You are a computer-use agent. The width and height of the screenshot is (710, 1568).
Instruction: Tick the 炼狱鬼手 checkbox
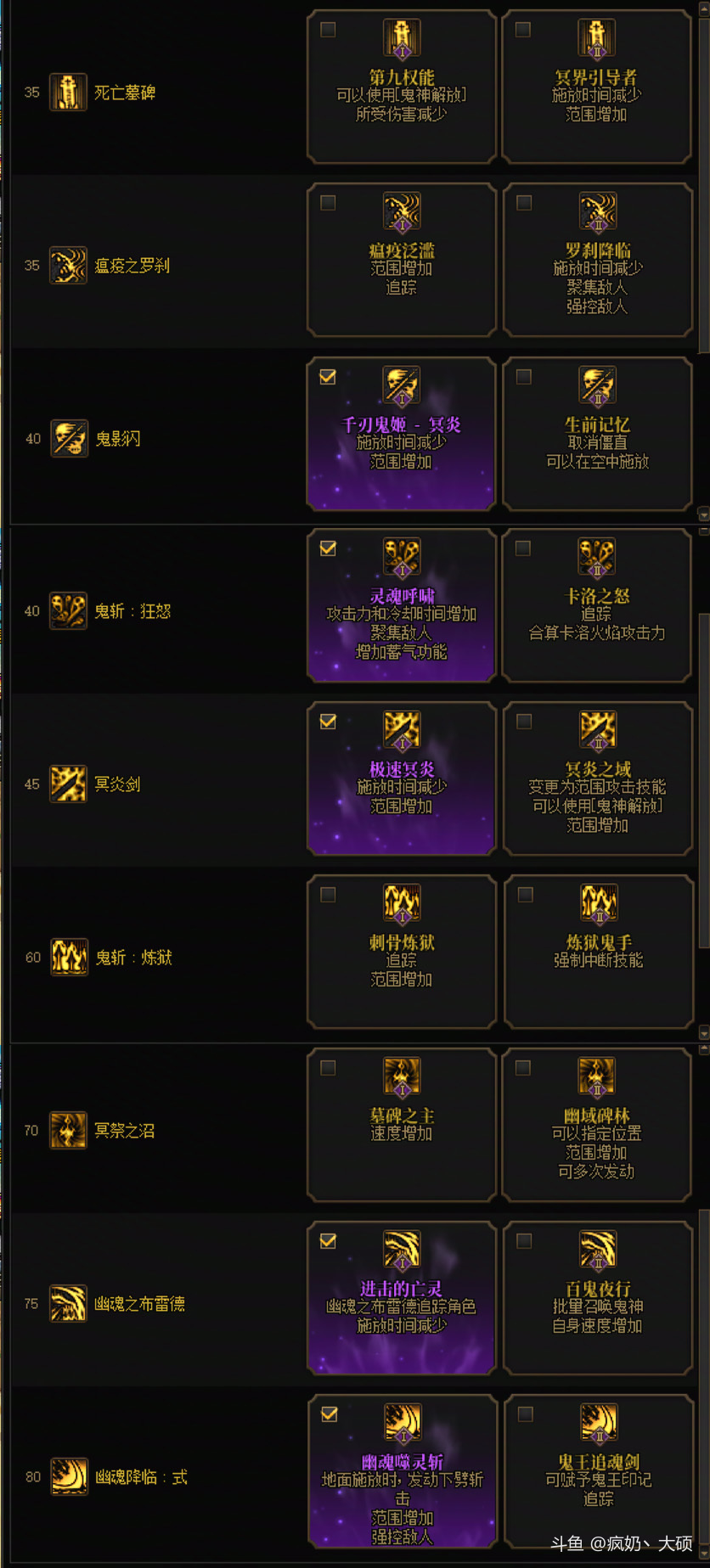pos(526,895)
